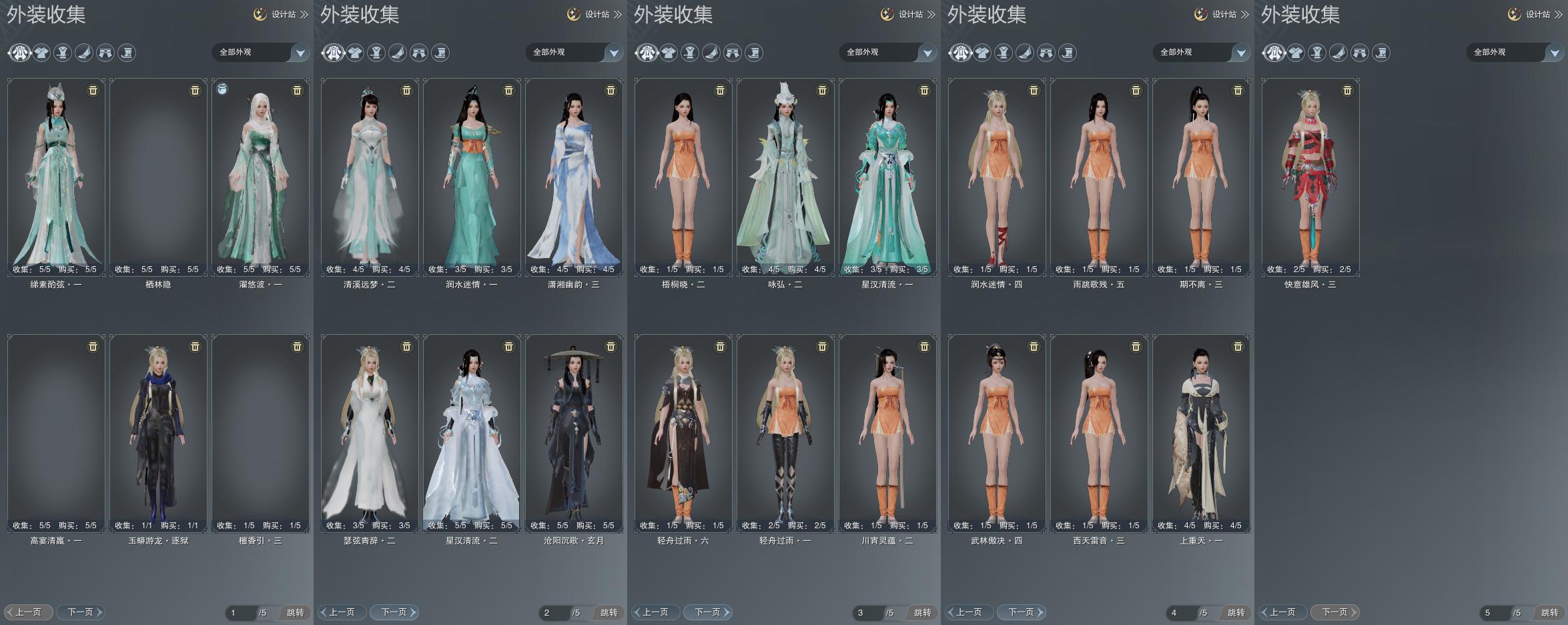Delete the 栖林隐 outfit via trash icon

(195, 90)
